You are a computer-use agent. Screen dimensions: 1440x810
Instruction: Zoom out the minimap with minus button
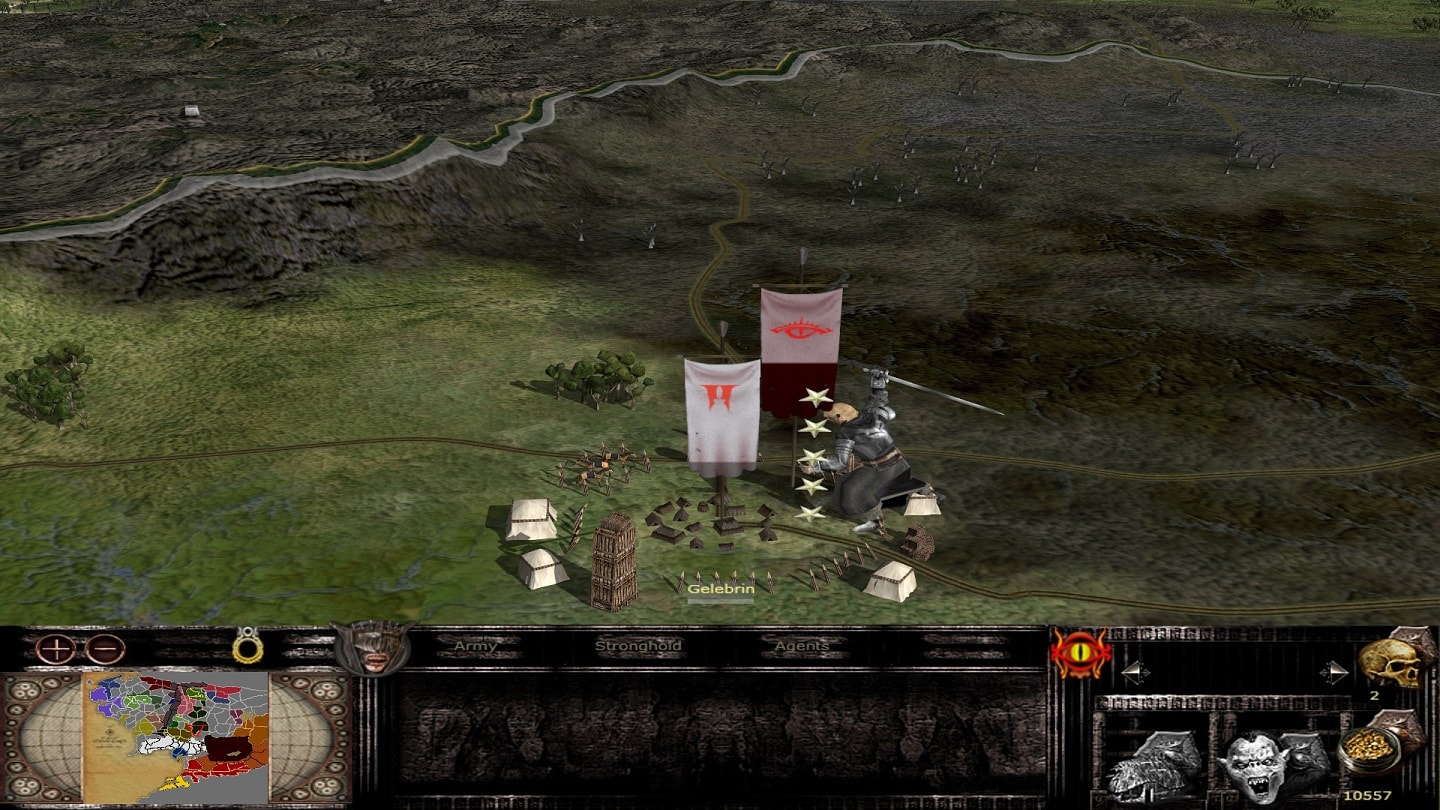[105, 649]
